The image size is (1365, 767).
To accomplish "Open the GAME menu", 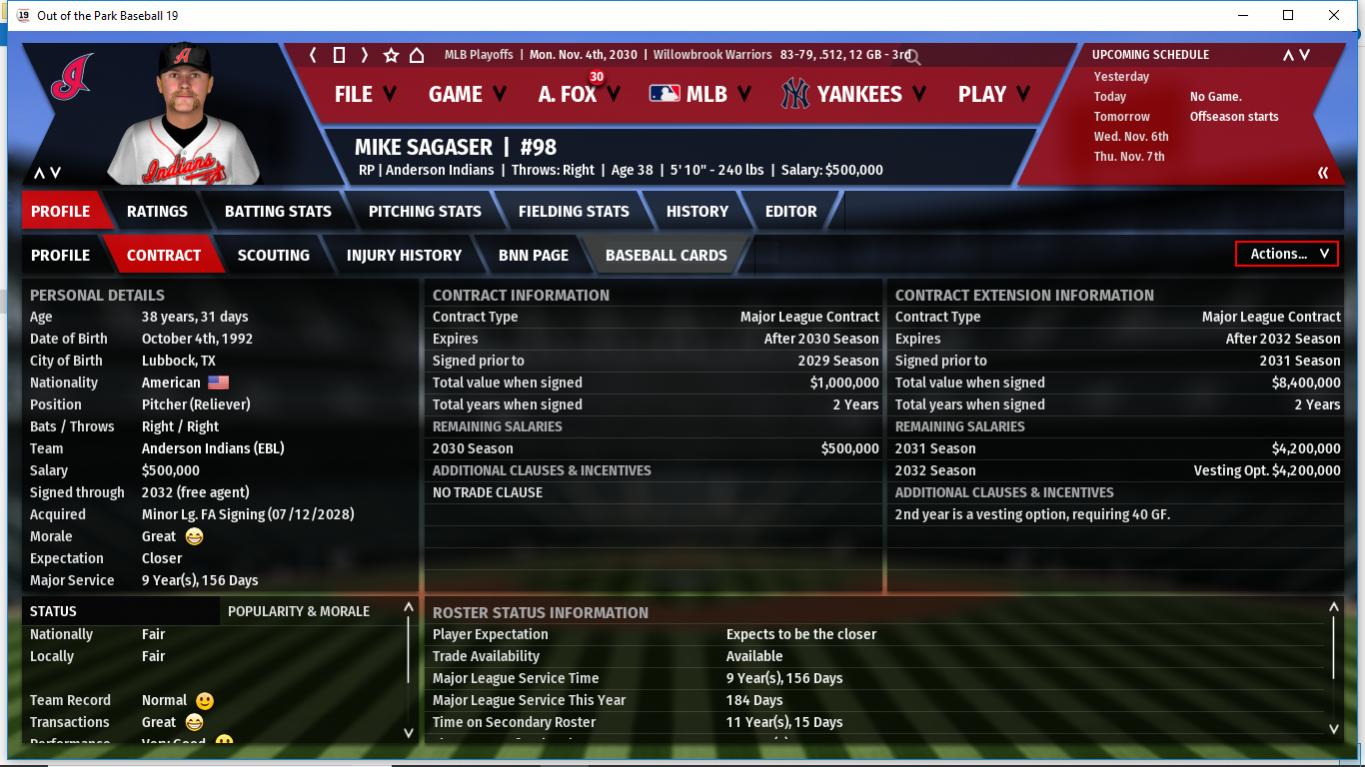I will tap(467, 94).
